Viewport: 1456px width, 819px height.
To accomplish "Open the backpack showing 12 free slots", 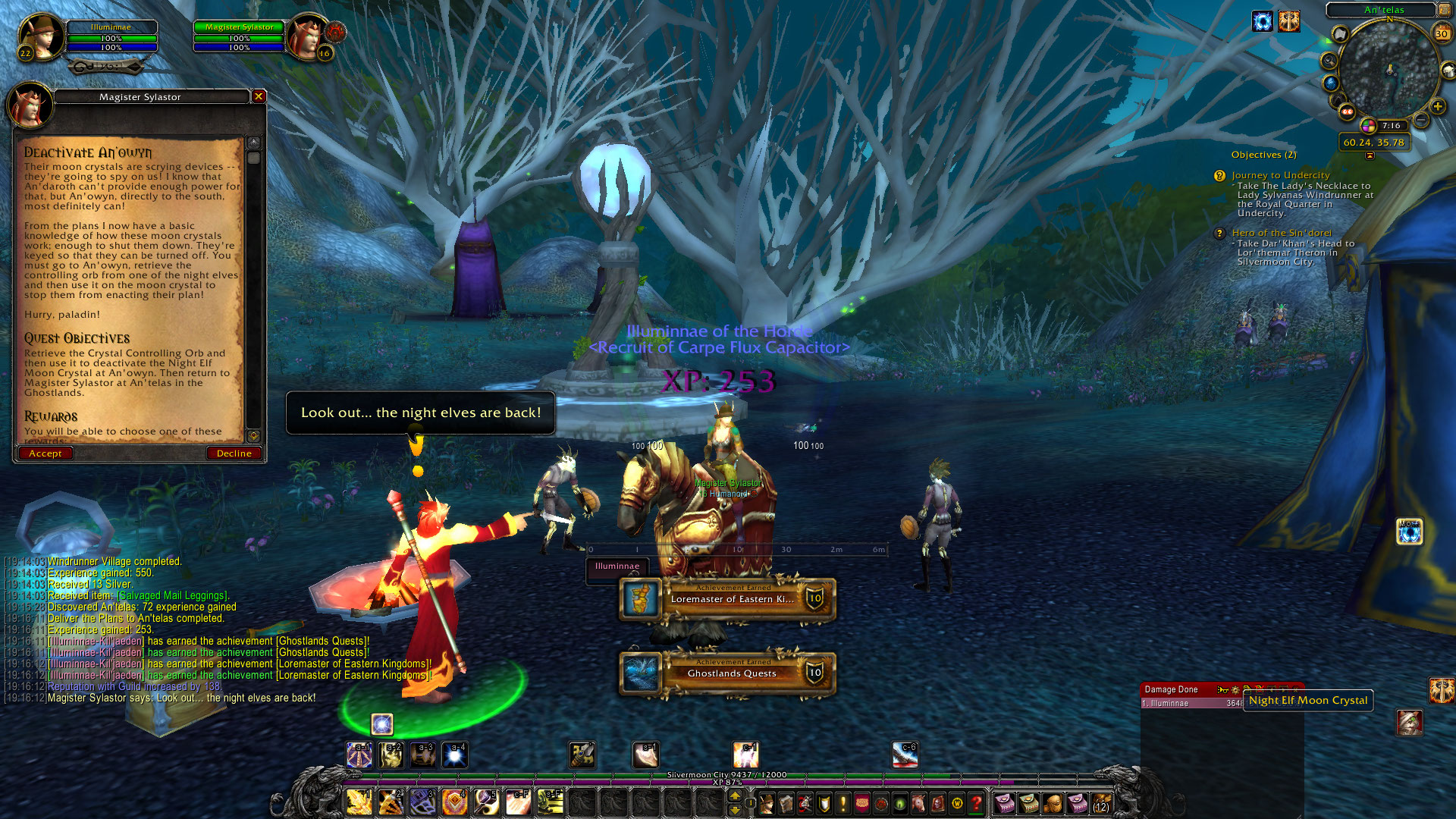I will pos(1101,802).
